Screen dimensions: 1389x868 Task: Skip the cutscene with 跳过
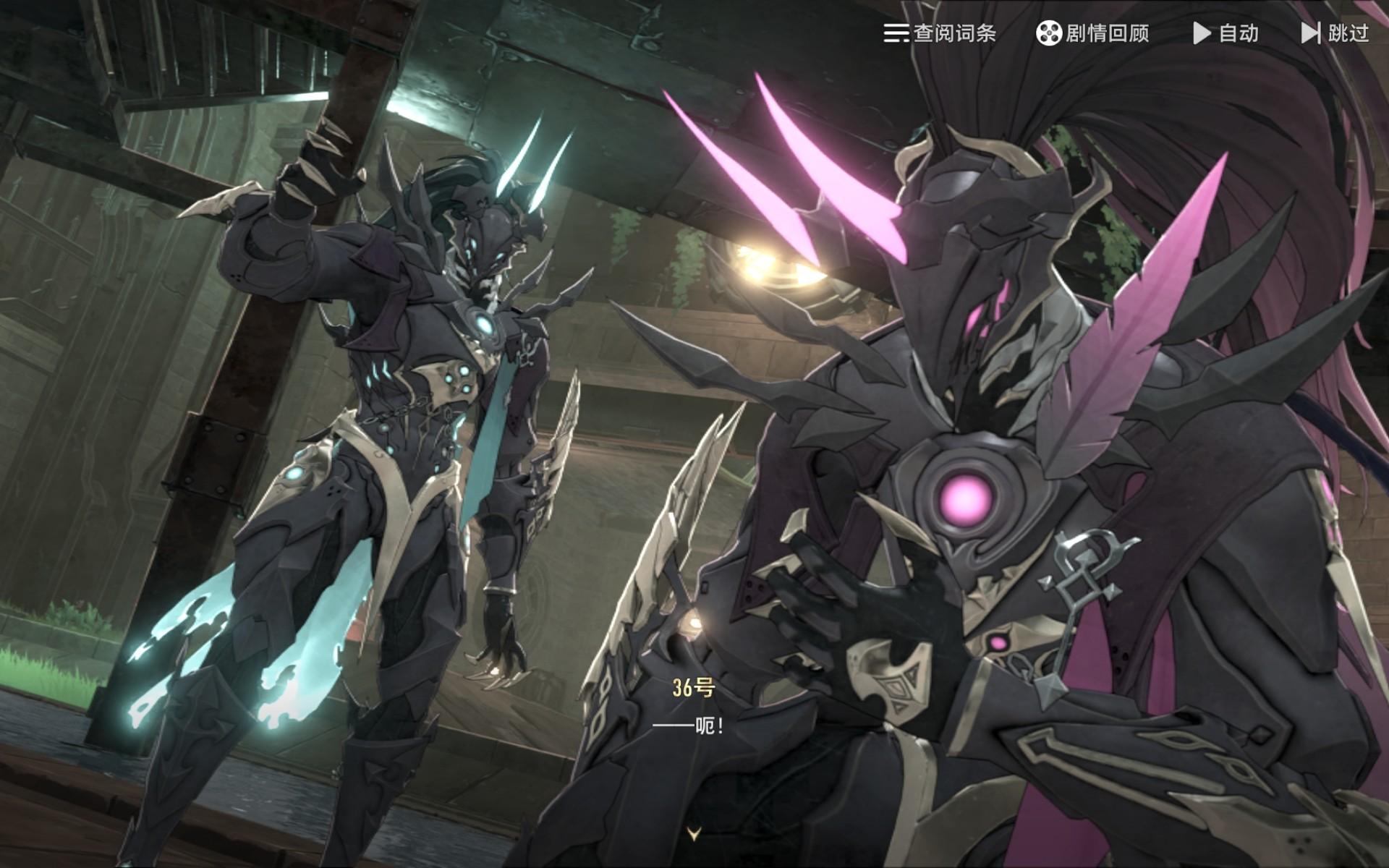1335,33
